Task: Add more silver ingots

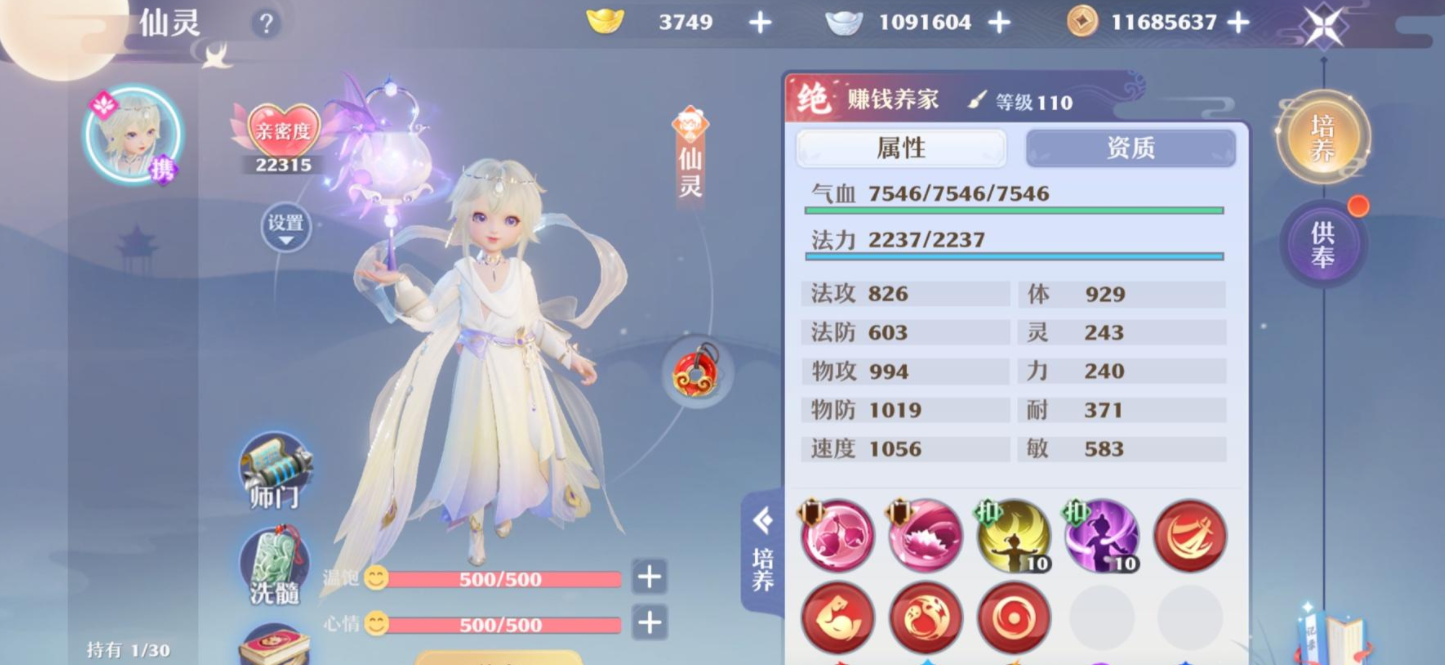Action: click(999, 22)
